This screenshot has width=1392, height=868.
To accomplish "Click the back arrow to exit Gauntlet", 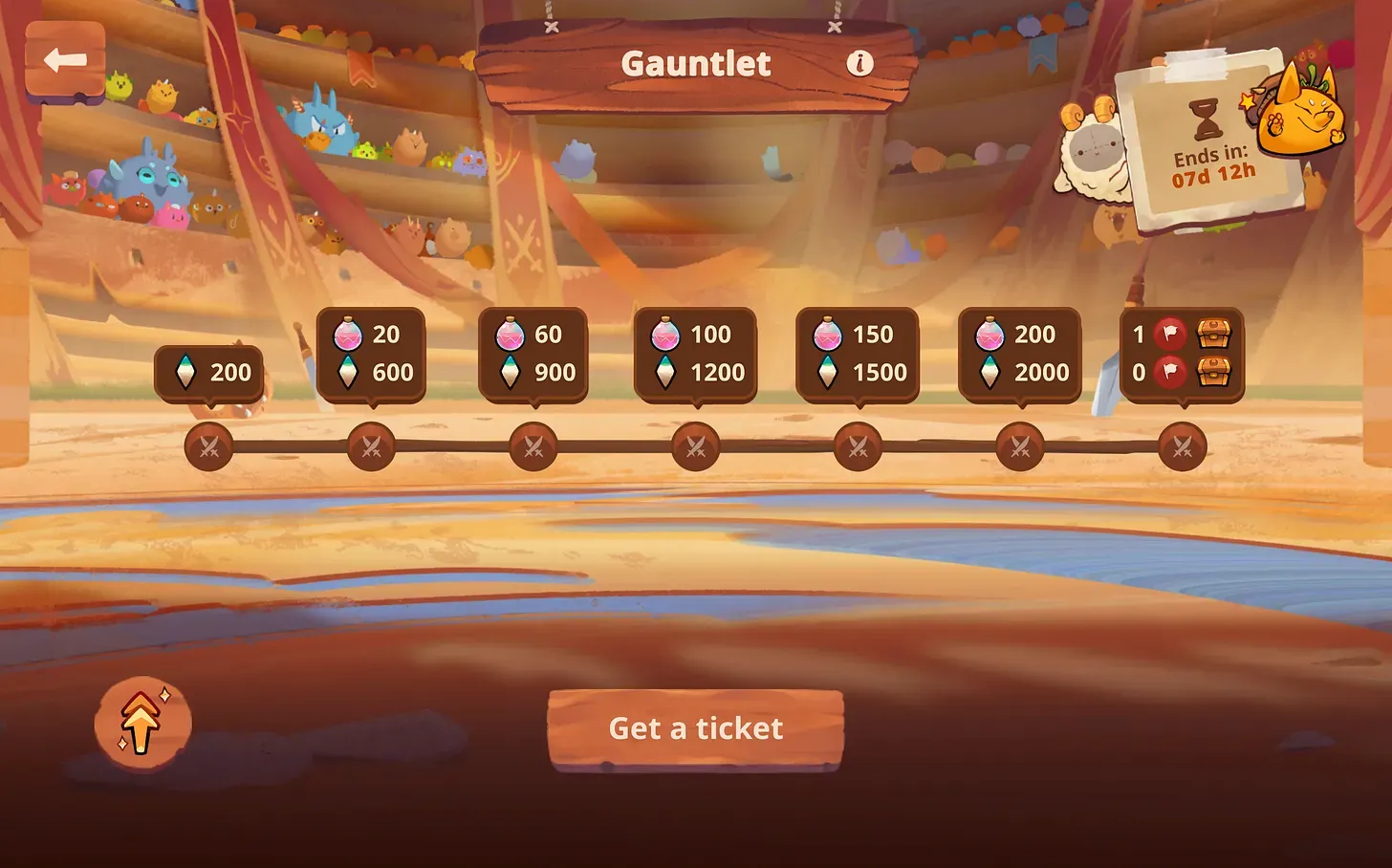I will pyautogui.click(x=65, y=60).
